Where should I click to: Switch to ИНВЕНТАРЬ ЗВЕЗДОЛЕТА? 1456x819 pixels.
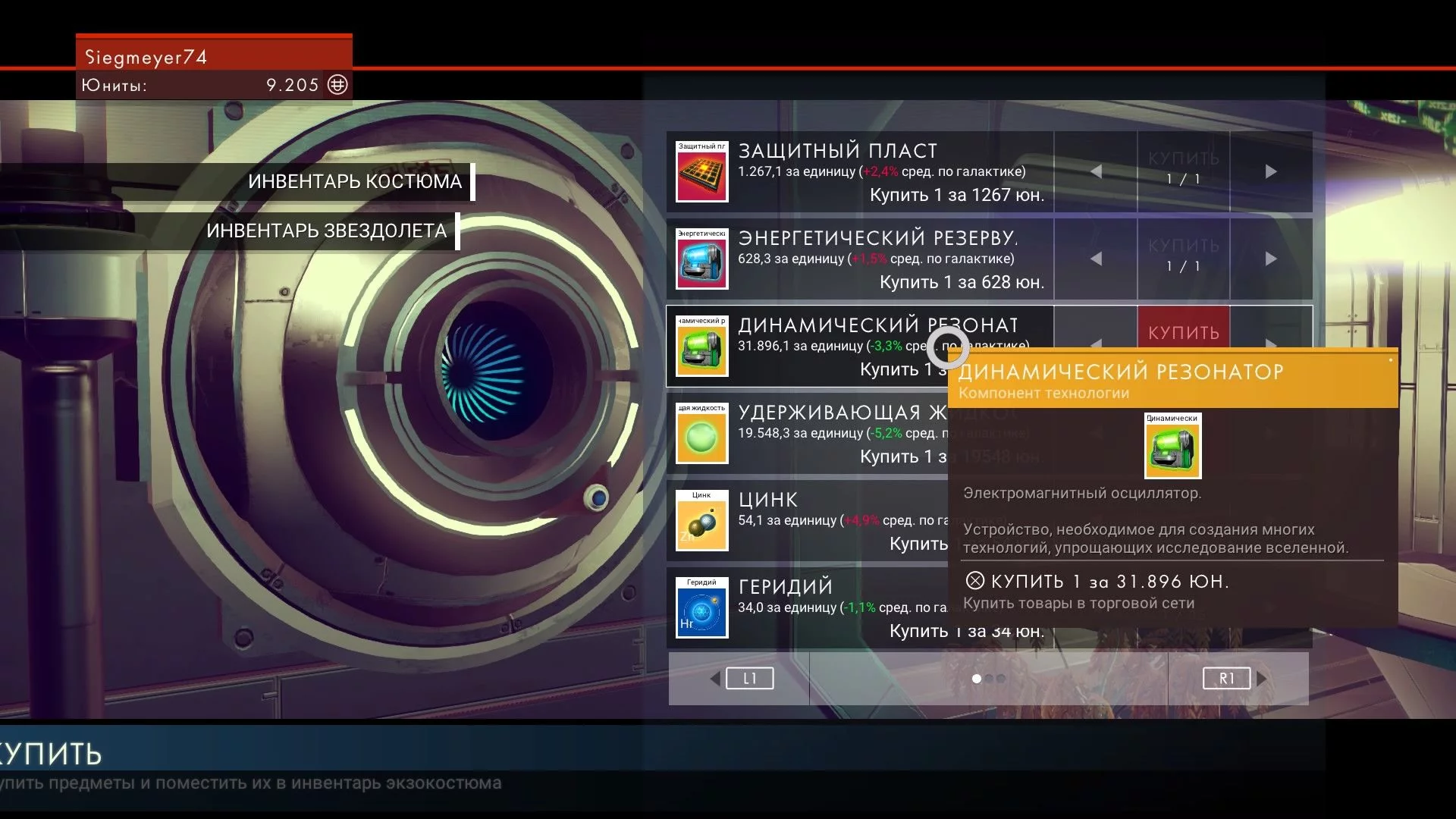(326, 231)
